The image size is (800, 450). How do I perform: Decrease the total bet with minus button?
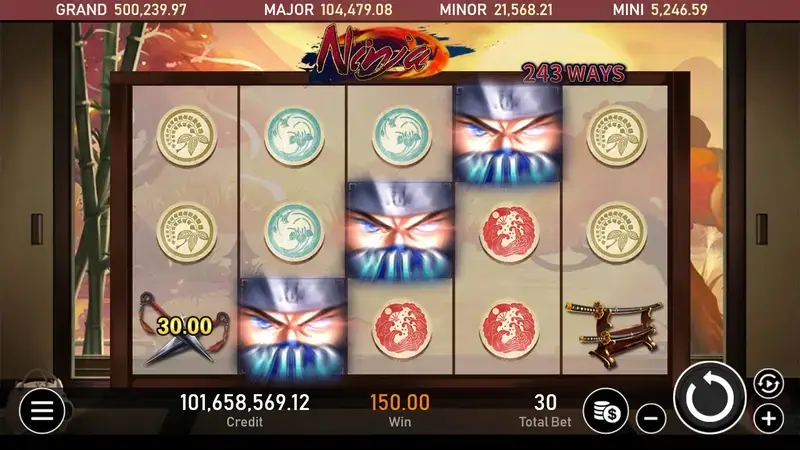coord(651,418)
